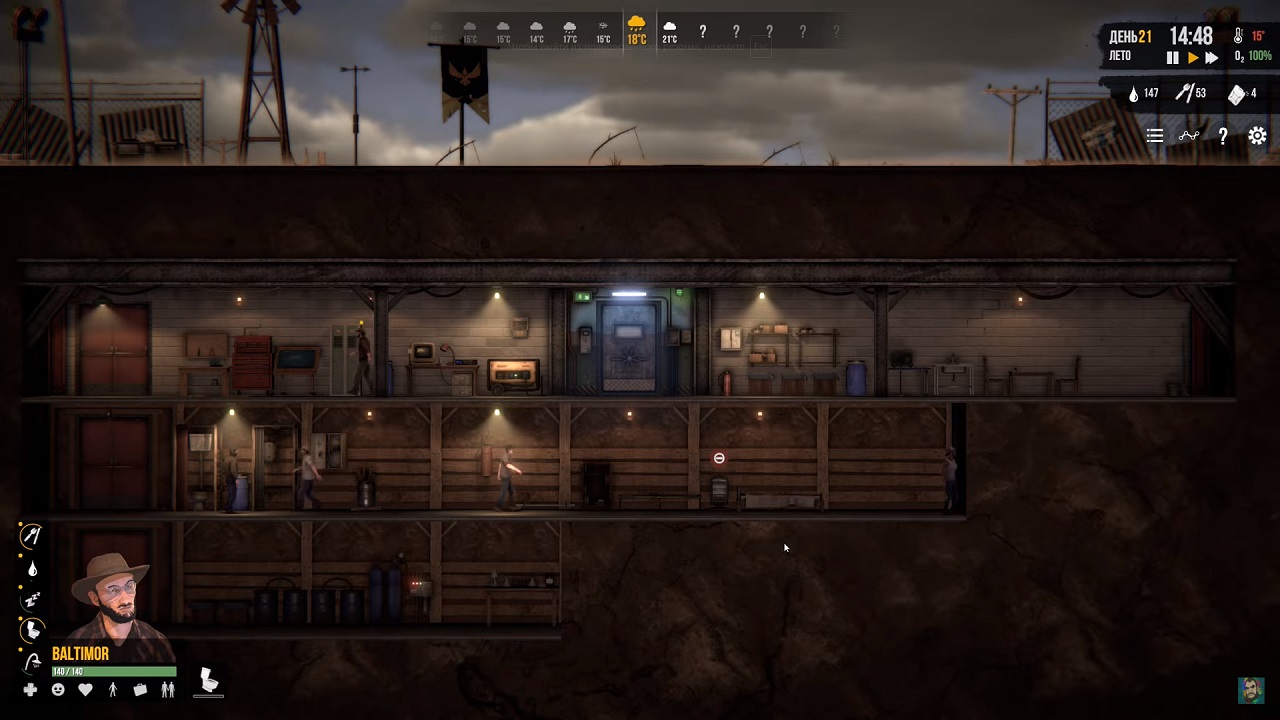The image size is (1280, 720).
Task: Open the help question mark icon
Action: pyautogui.click(x=1223, y=136)
